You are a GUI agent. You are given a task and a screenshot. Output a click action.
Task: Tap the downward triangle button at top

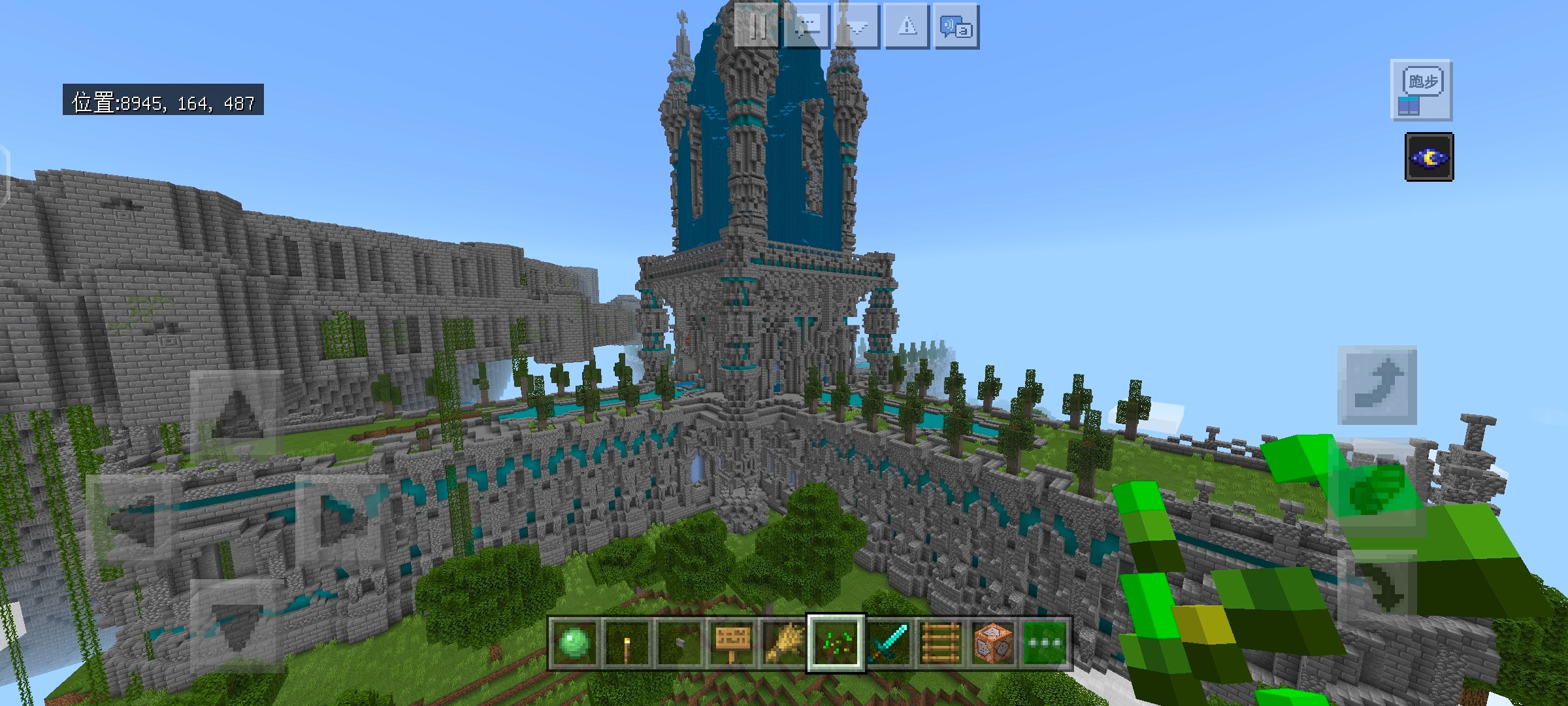pyautogui.click(x=857, y=26)
